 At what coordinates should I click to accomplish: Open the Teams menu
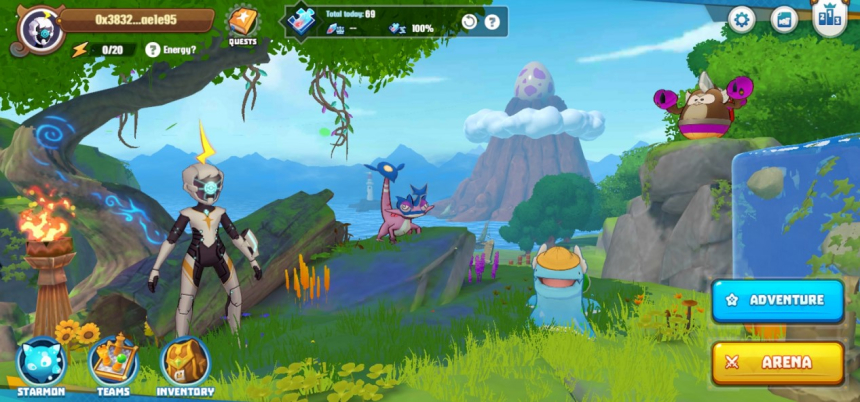pos(113,363)
